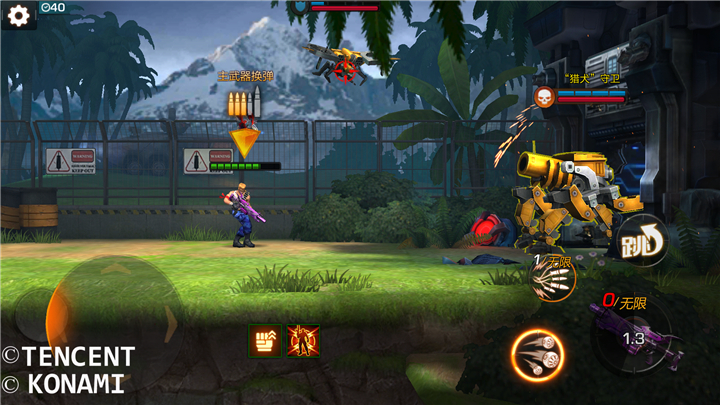This screenshot has width=720, height=405.
Task: Tap the jump button
Action: (642, 240)
